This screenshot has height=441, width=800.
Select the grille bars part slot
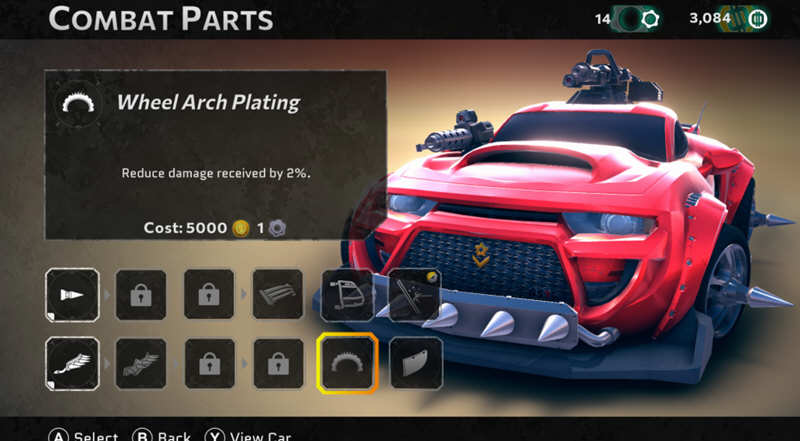[x=277, y=295]
